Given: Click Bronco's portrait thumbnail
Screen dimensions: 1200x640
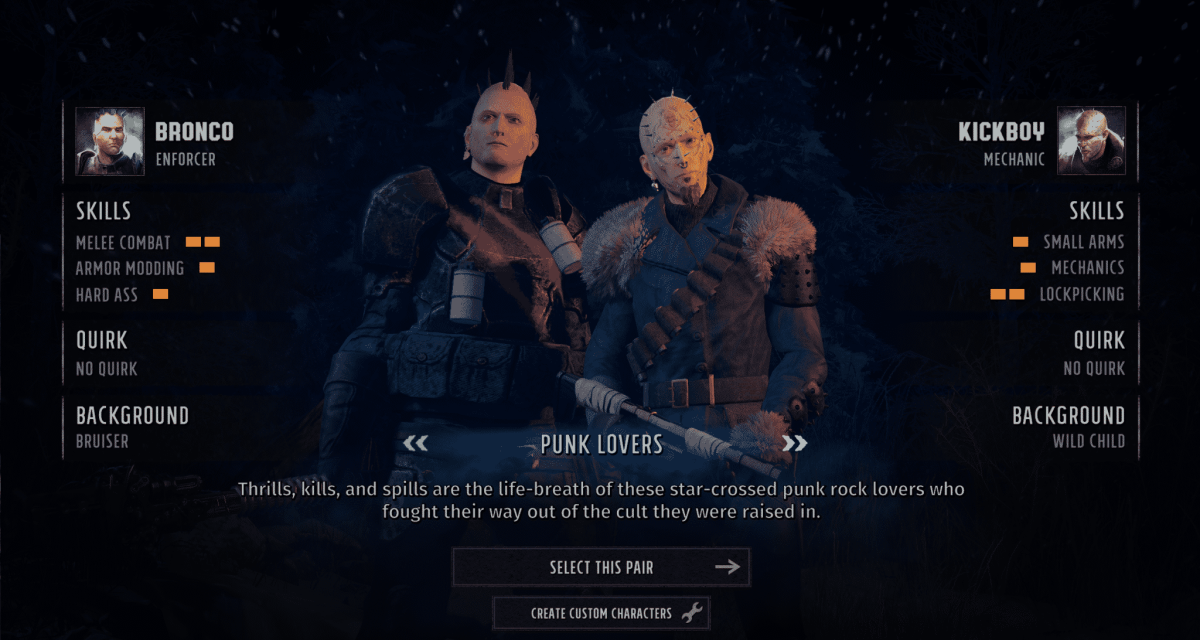Looking at the screenshot, I should click(110, 141).
